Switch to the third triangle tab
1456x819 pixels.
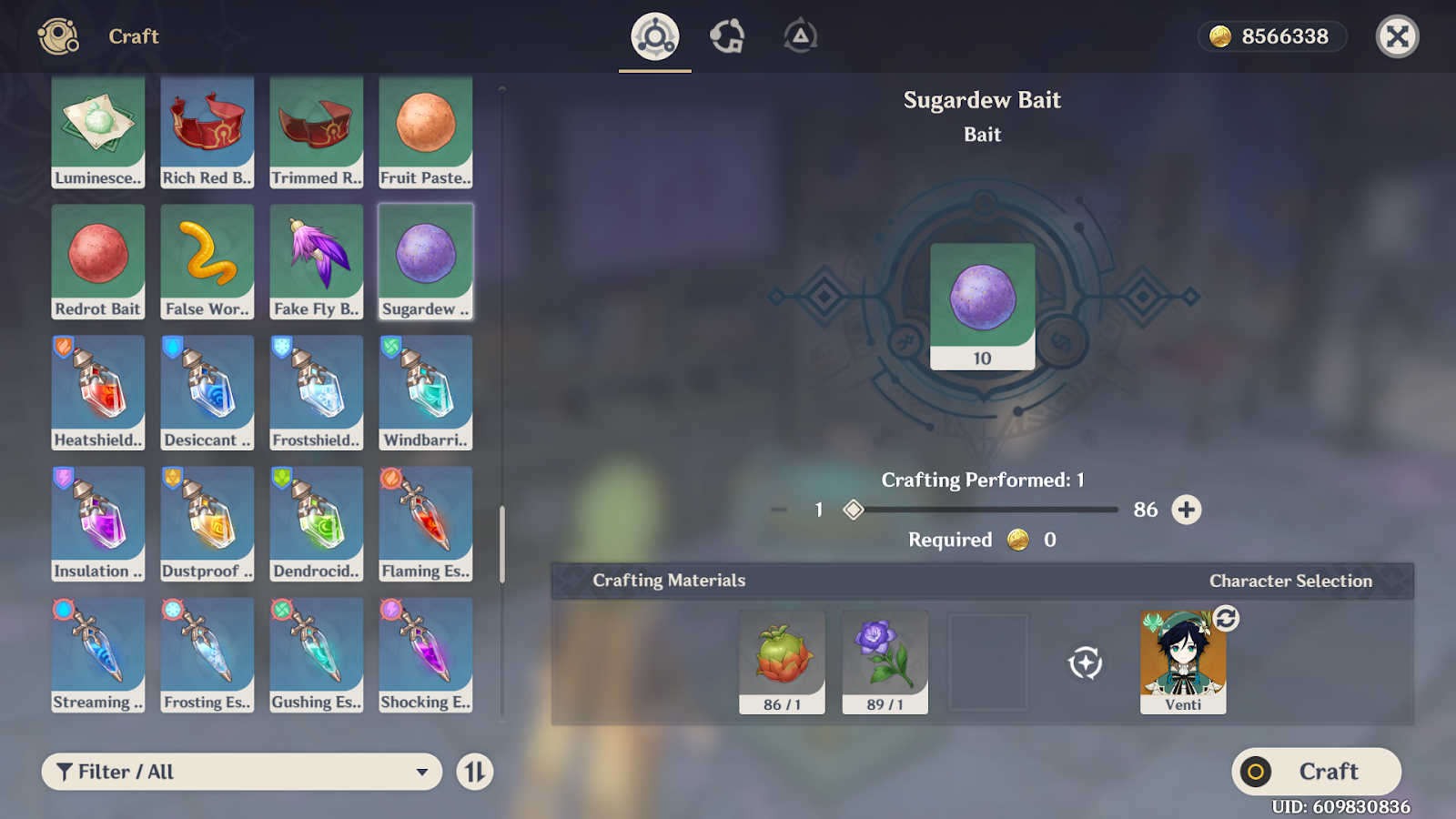click(x=800, y=36)
